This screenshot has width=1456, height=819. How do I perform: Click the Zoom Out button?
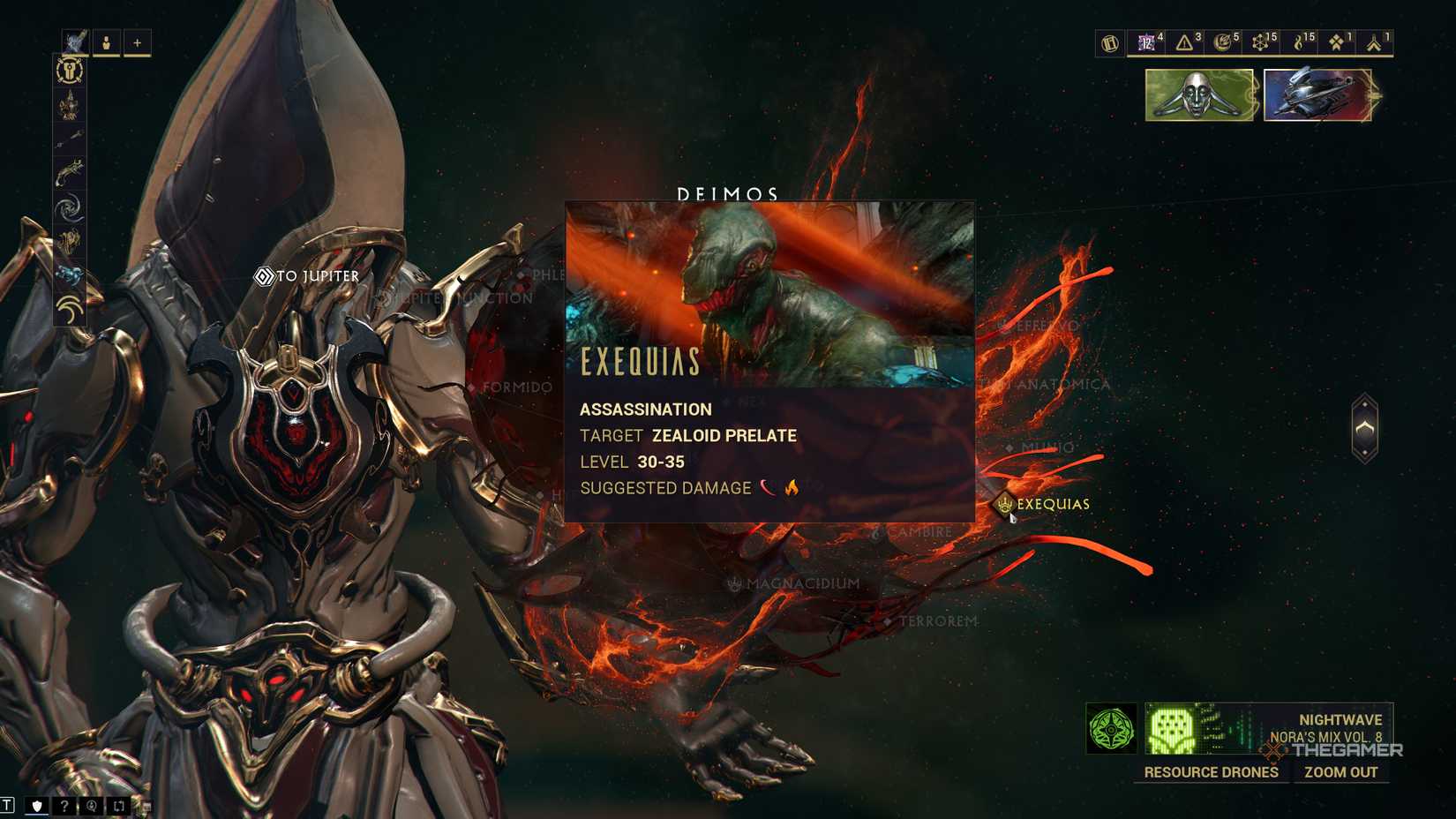click(x=1342, y=772)
